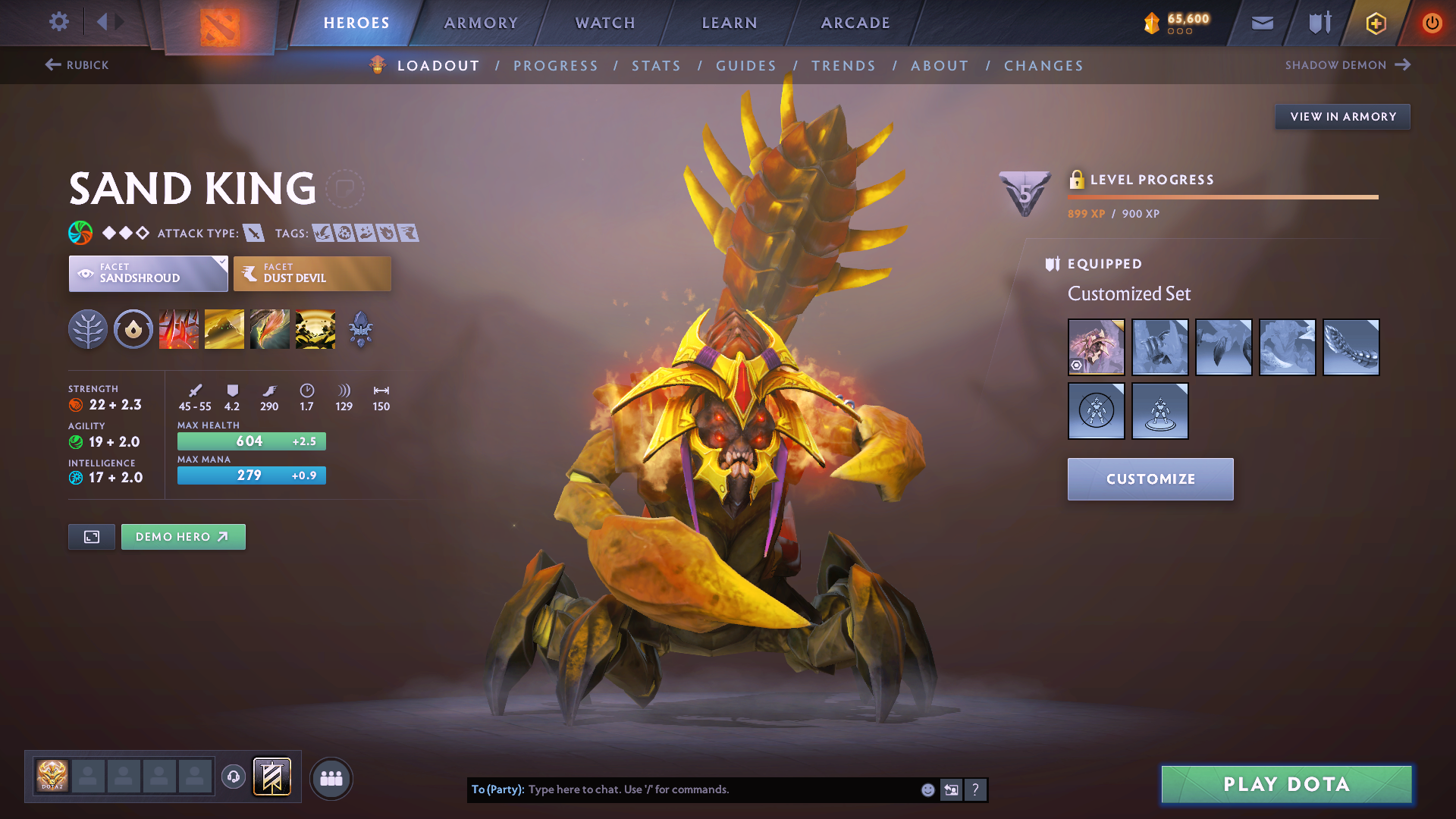Open the ARMORY menu
This screenshot has height=819, width=1456.
[x=481, y=23]
